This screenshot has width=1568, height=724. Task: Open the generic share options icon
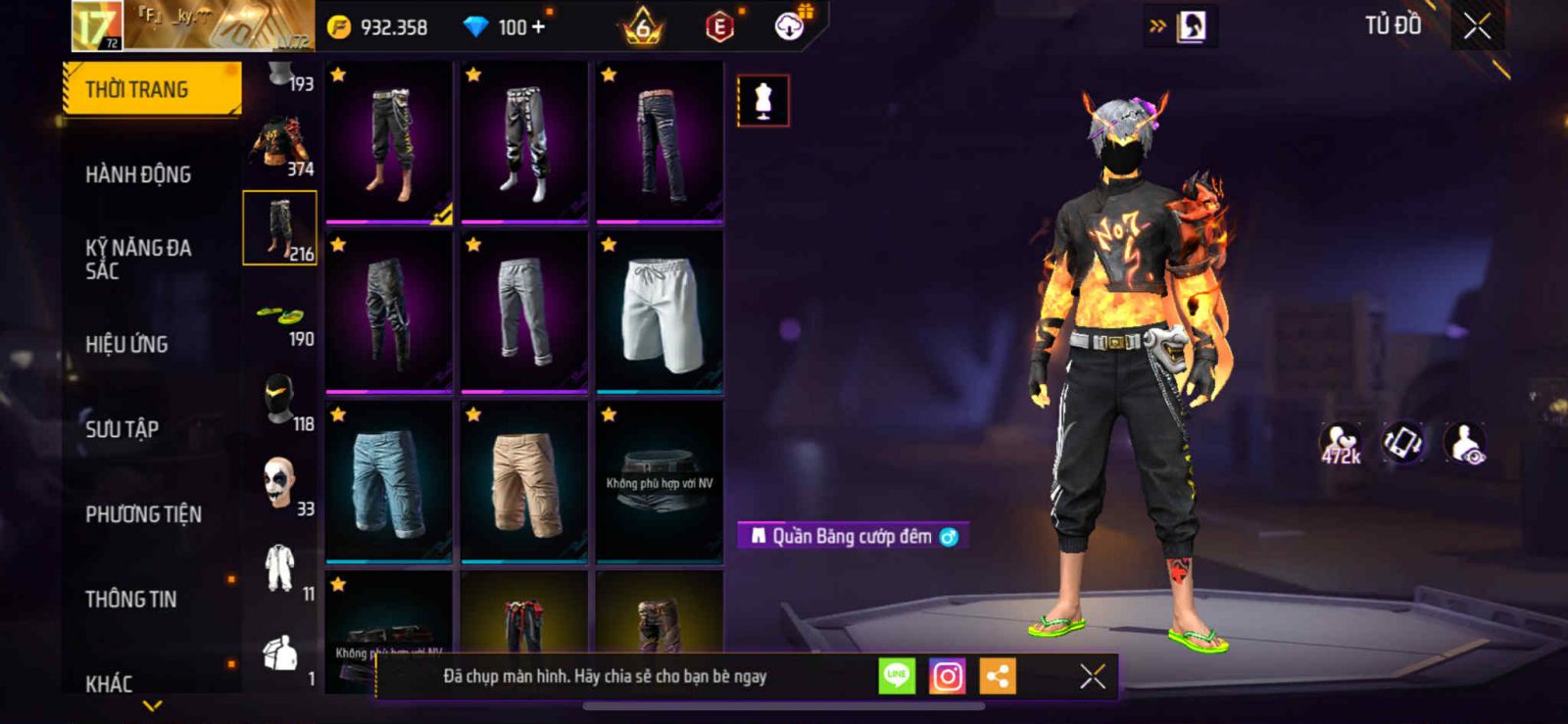pos(998,676)
